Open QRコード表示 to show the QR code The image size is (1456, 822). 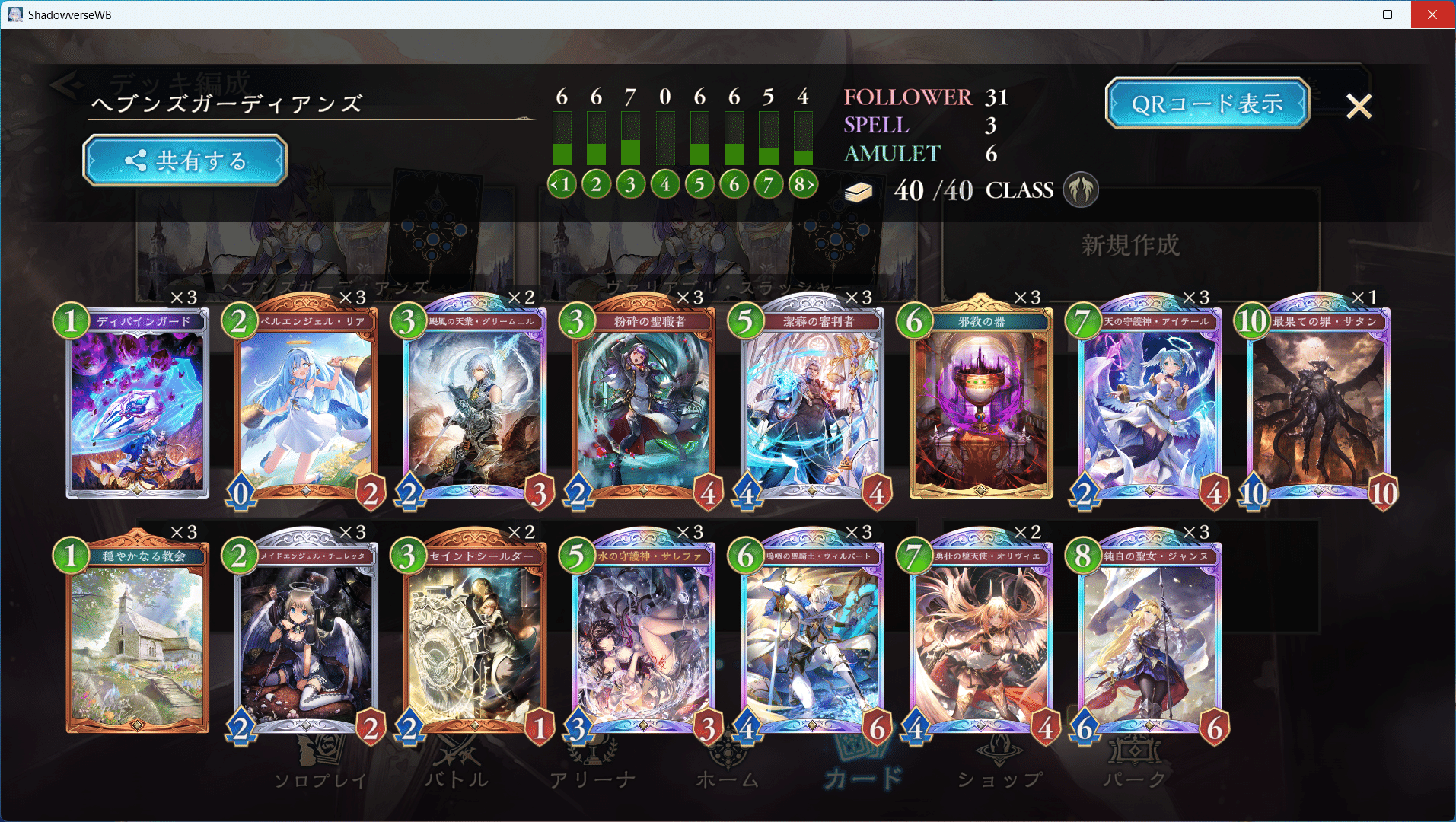pos(1206,102)
